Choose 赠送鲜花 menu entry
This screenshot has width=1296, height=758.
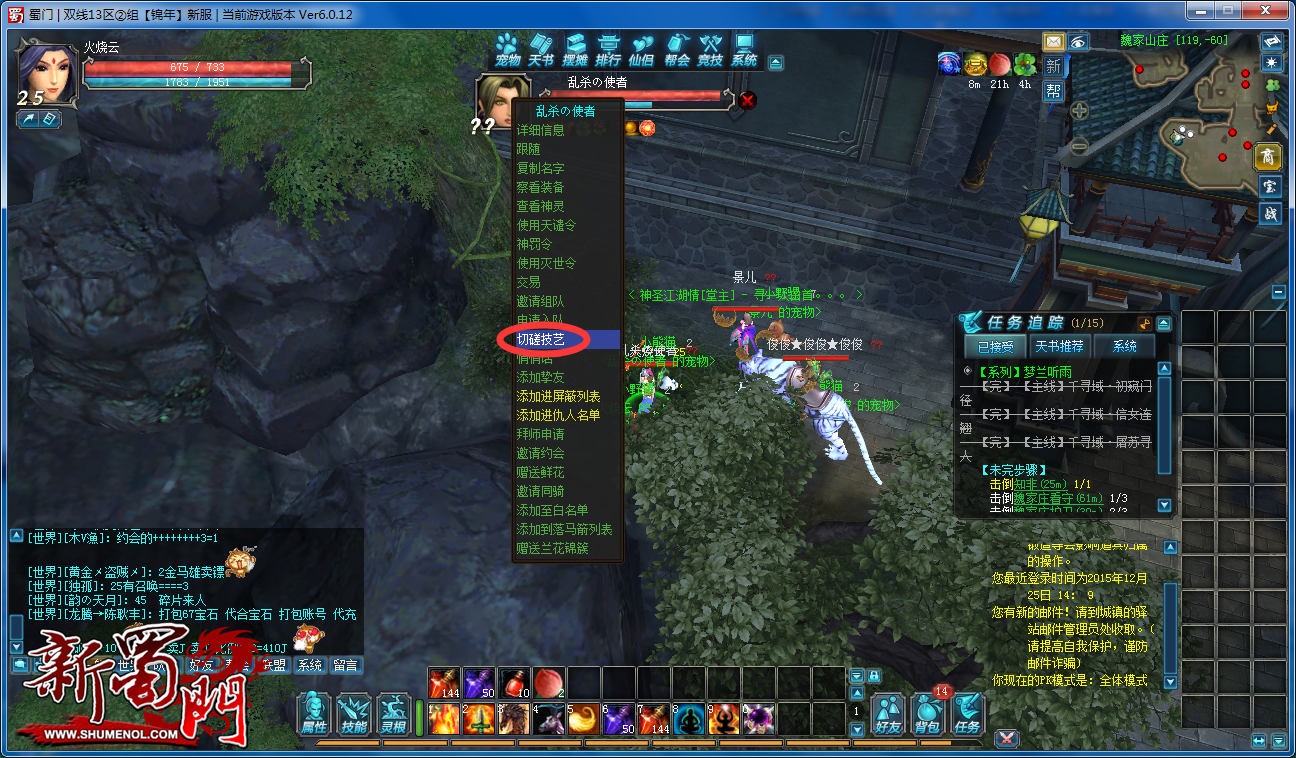[x=540, y=472]
